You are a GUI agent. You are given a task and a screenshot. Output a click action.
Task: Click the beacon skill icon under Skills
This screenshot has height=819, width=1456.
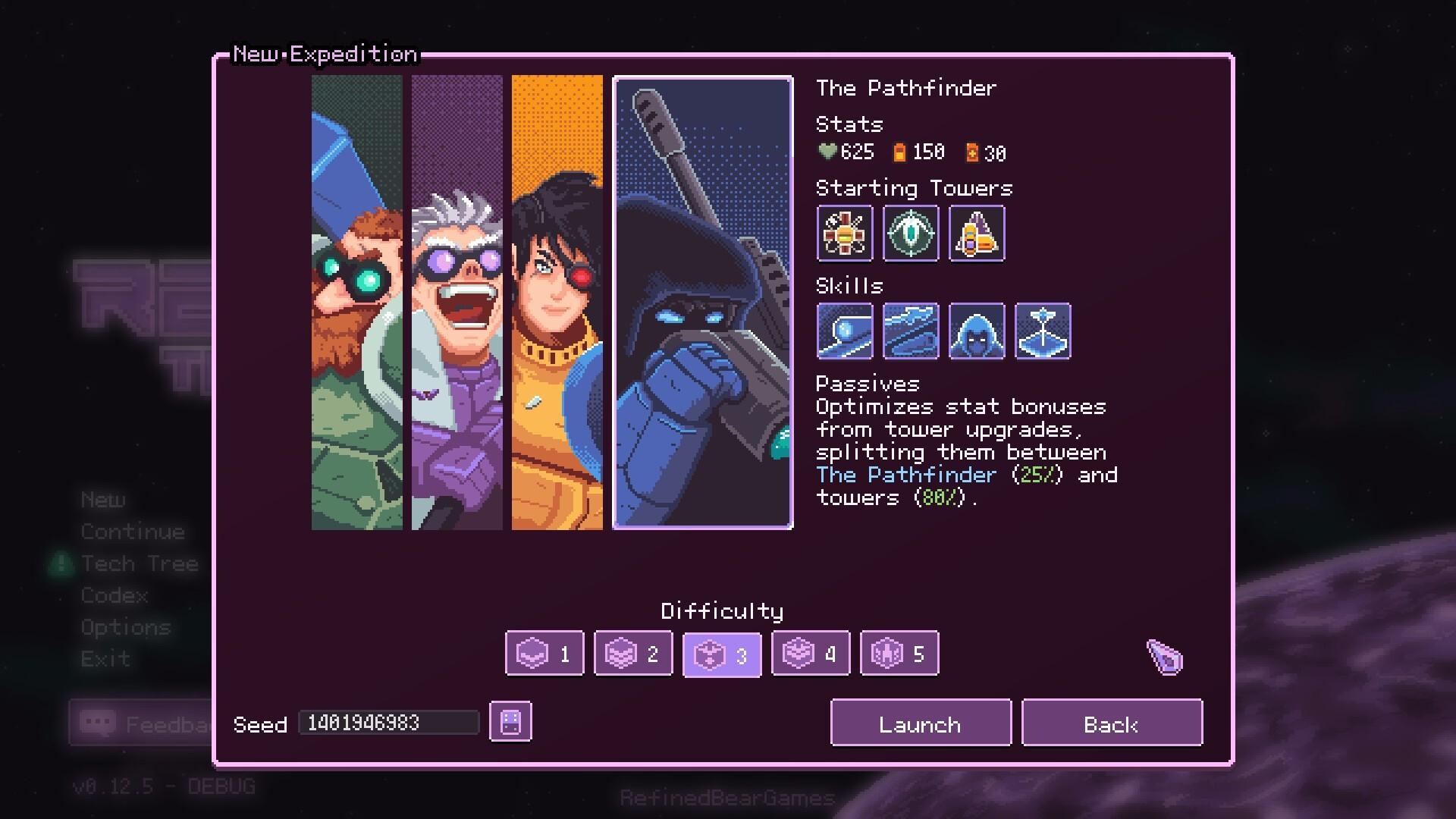(1042, 331)
